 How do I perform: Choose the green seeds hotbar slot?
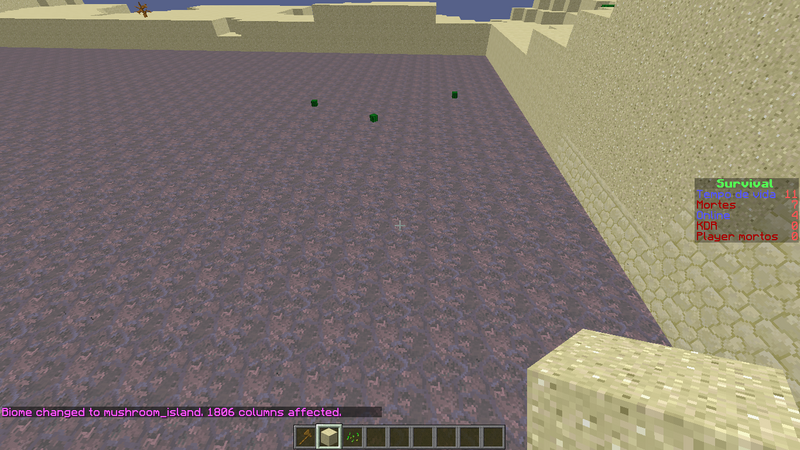coord(352,437)
